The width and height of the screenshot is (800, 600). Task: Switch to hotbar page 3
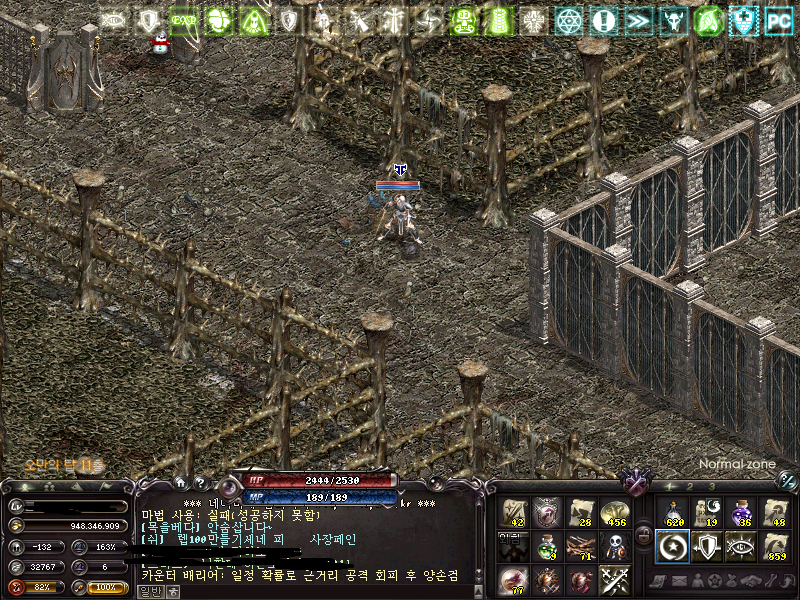(710, 486)
